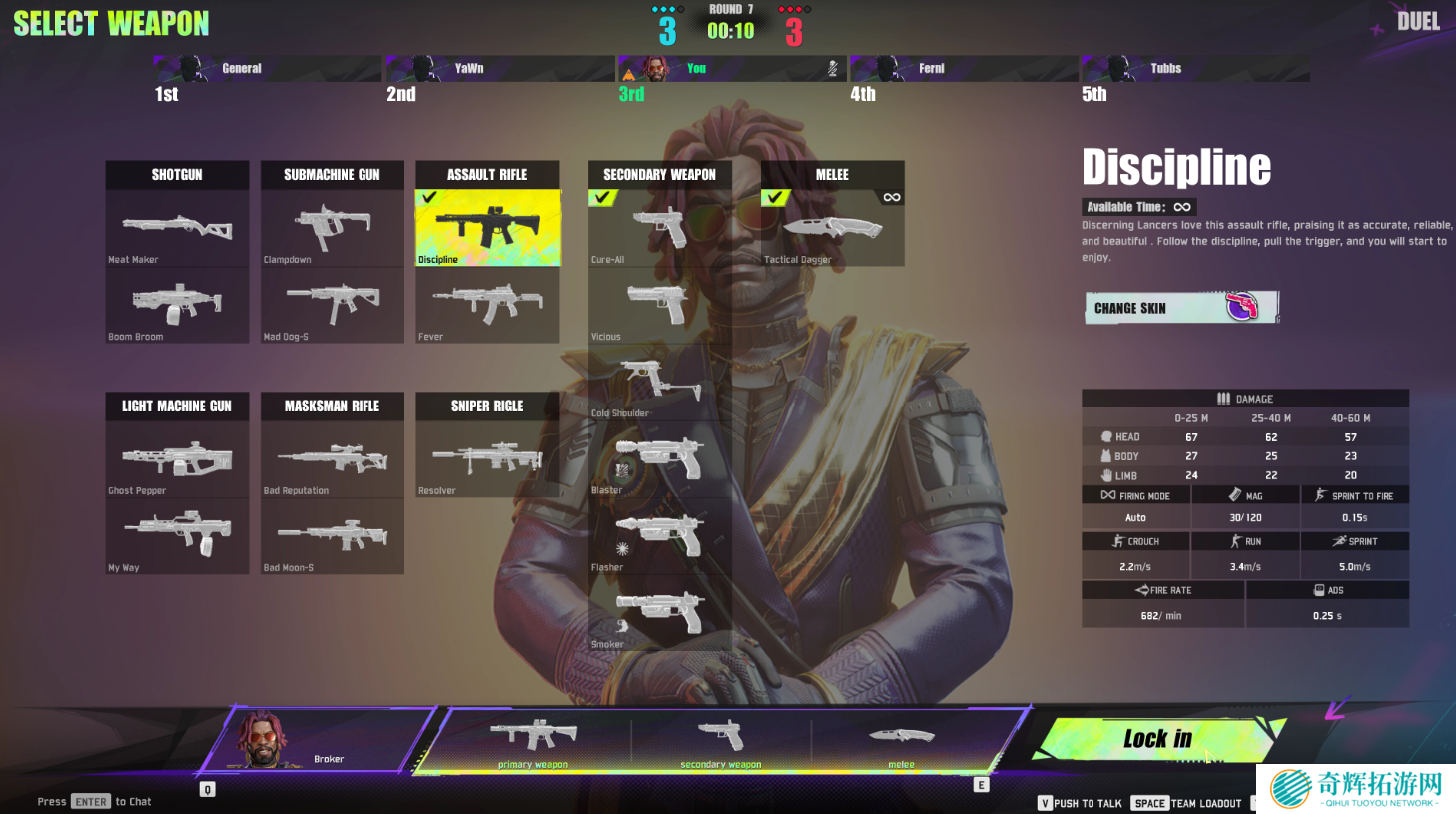Select the Flasher secondary weapon
The image size is (1456, 814).
[x=659, y=536]
